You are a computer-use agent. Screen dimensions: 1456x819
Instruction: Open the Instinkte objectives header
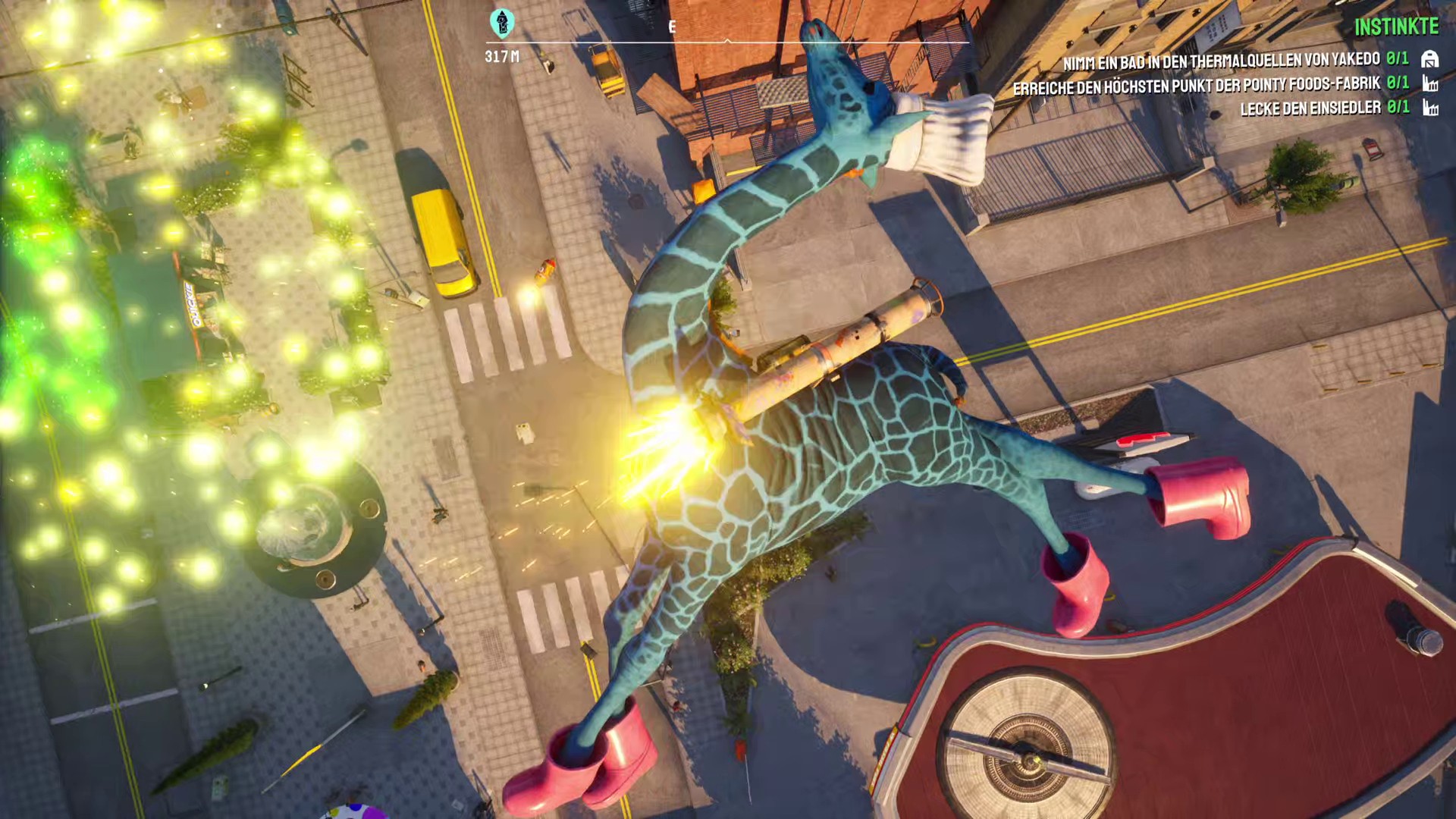click(1396, 27)
